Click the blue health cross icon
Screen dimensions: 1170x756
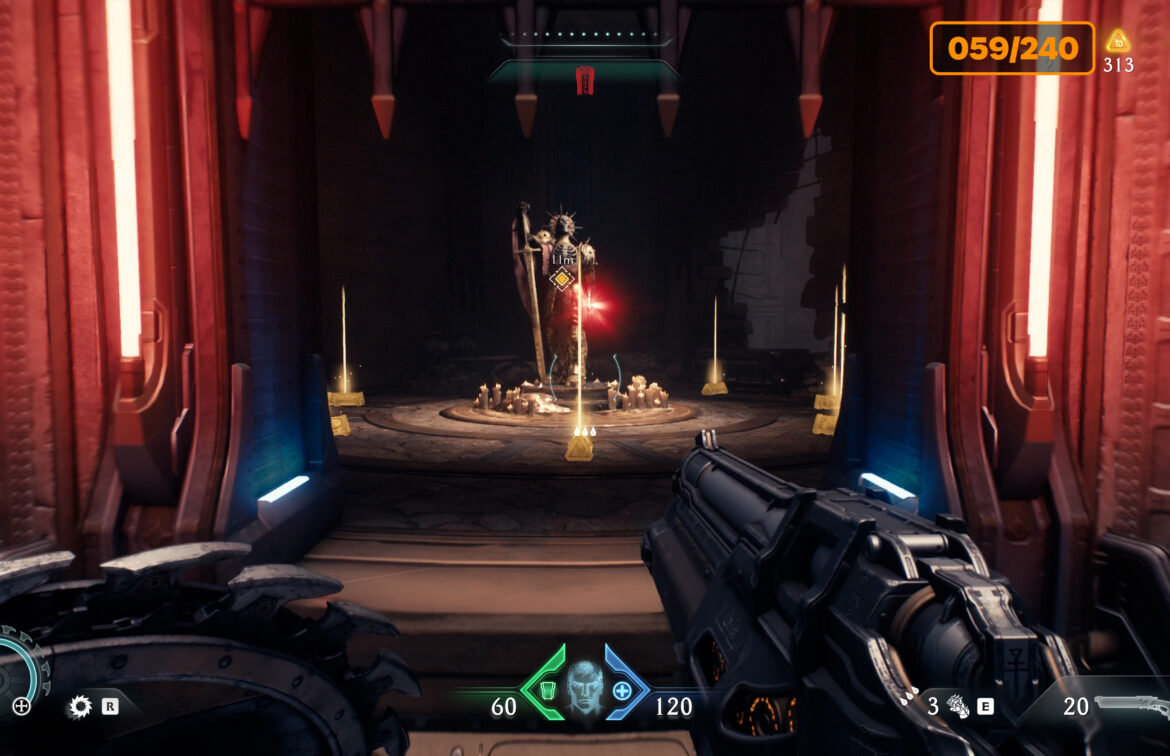point(622,690)
